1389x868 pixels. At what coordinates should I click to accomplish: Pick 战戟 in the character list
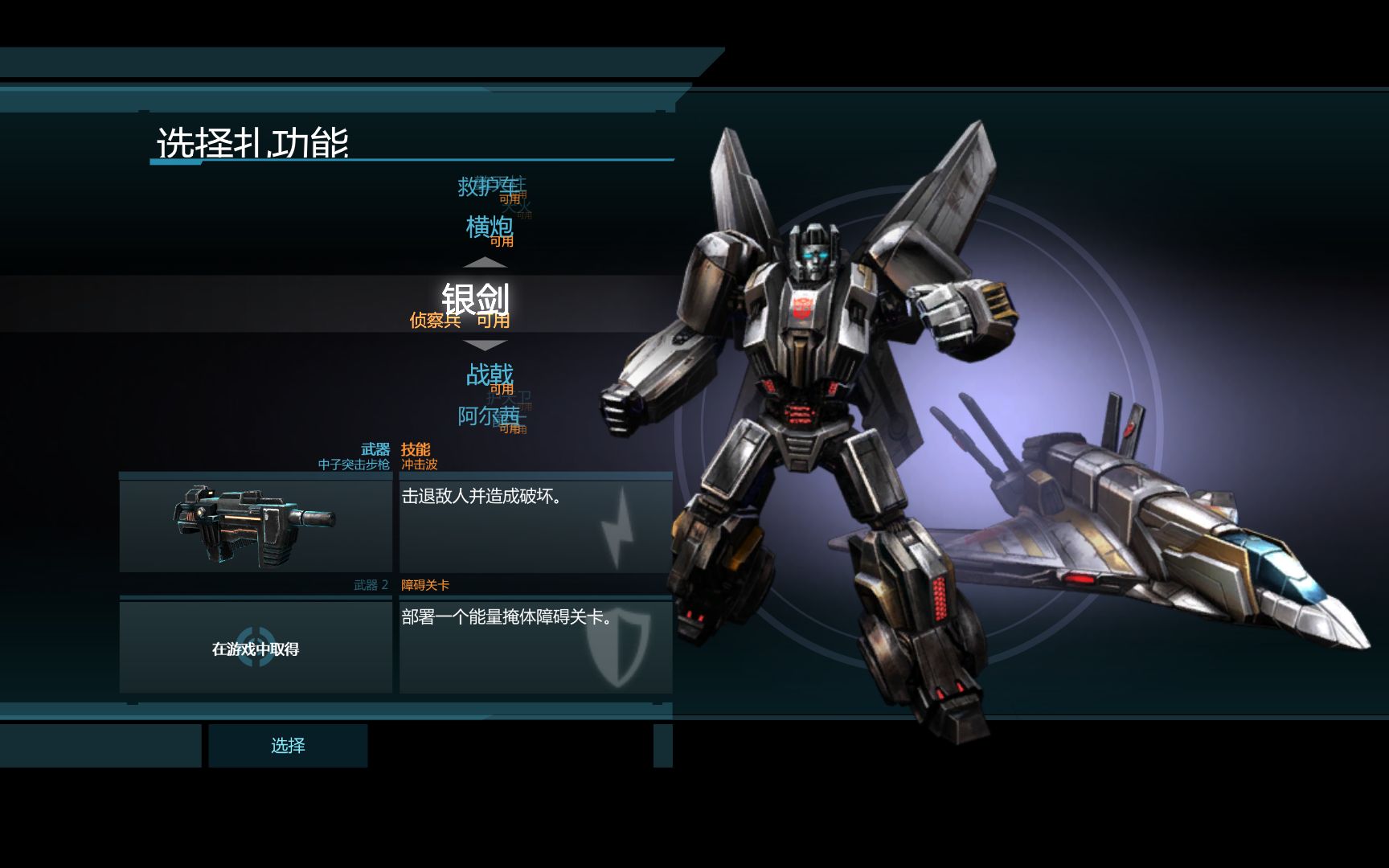click(x=489, y=375)
